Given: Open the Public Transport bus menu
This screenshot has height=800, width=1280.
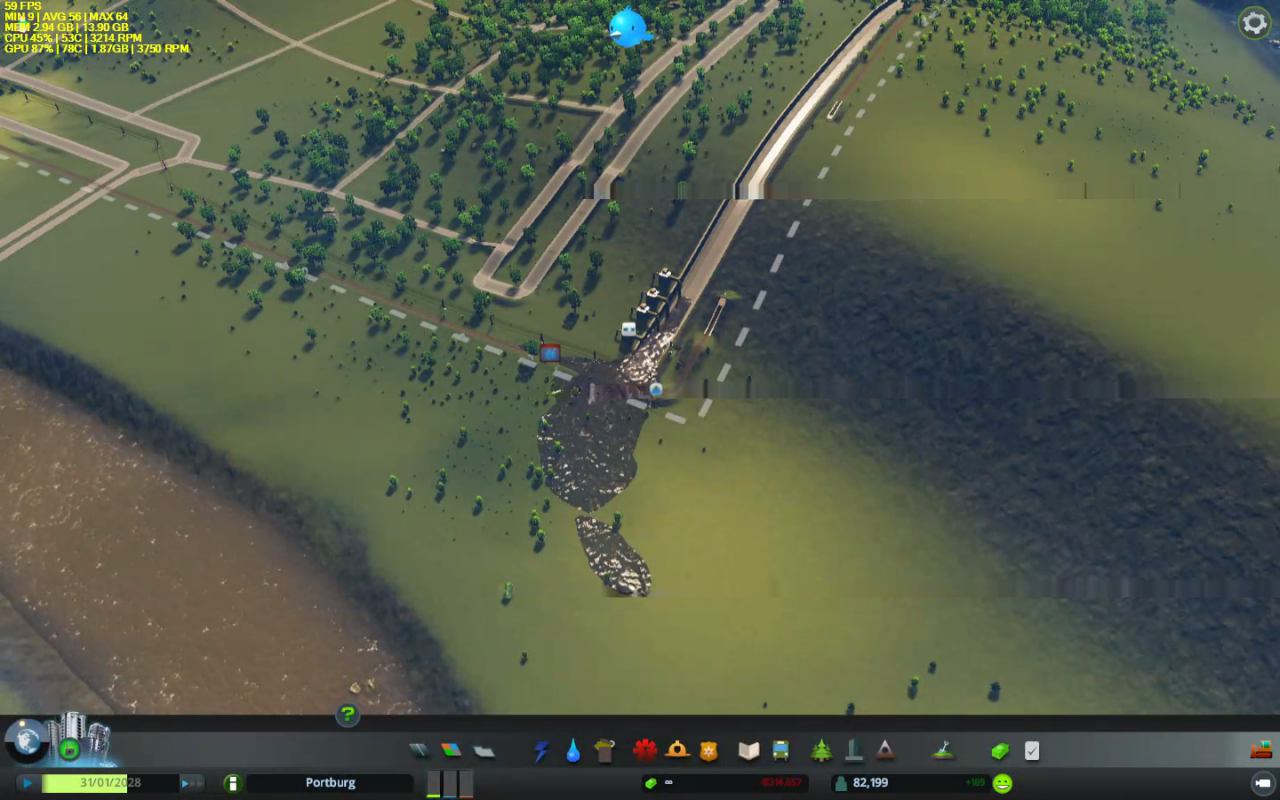Looking at the screenshot, I should (x=780, y=750).
